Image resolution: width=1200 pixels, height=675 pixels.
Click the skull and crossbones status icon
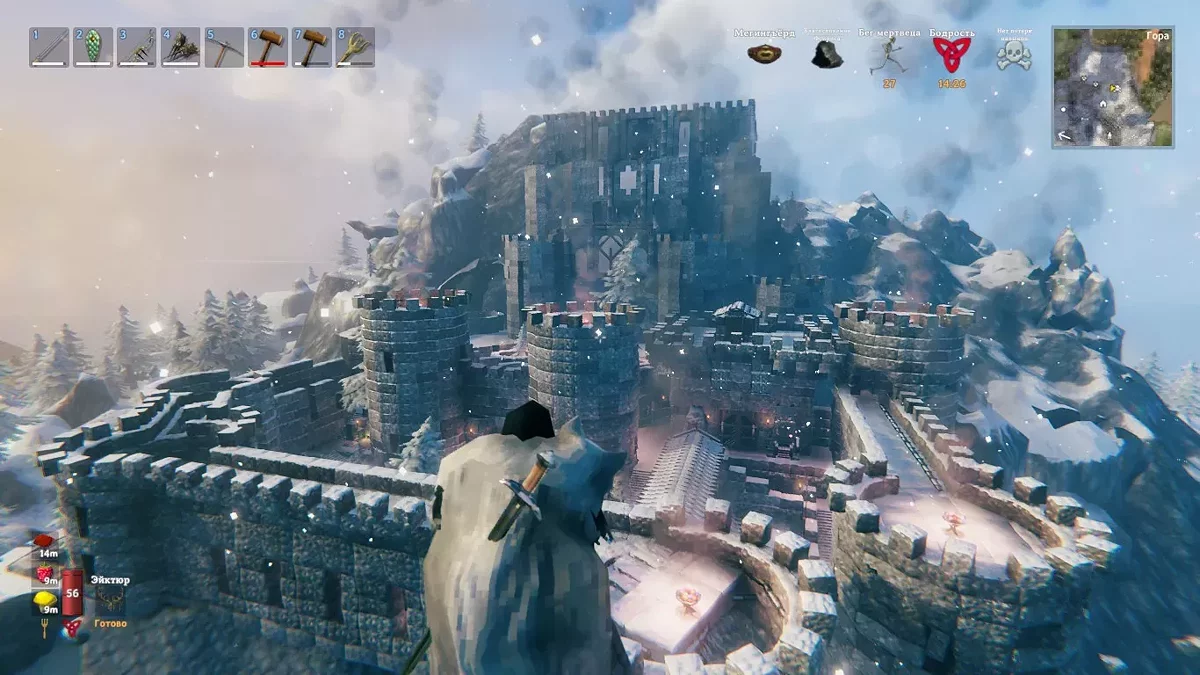tap(1013, 55)
